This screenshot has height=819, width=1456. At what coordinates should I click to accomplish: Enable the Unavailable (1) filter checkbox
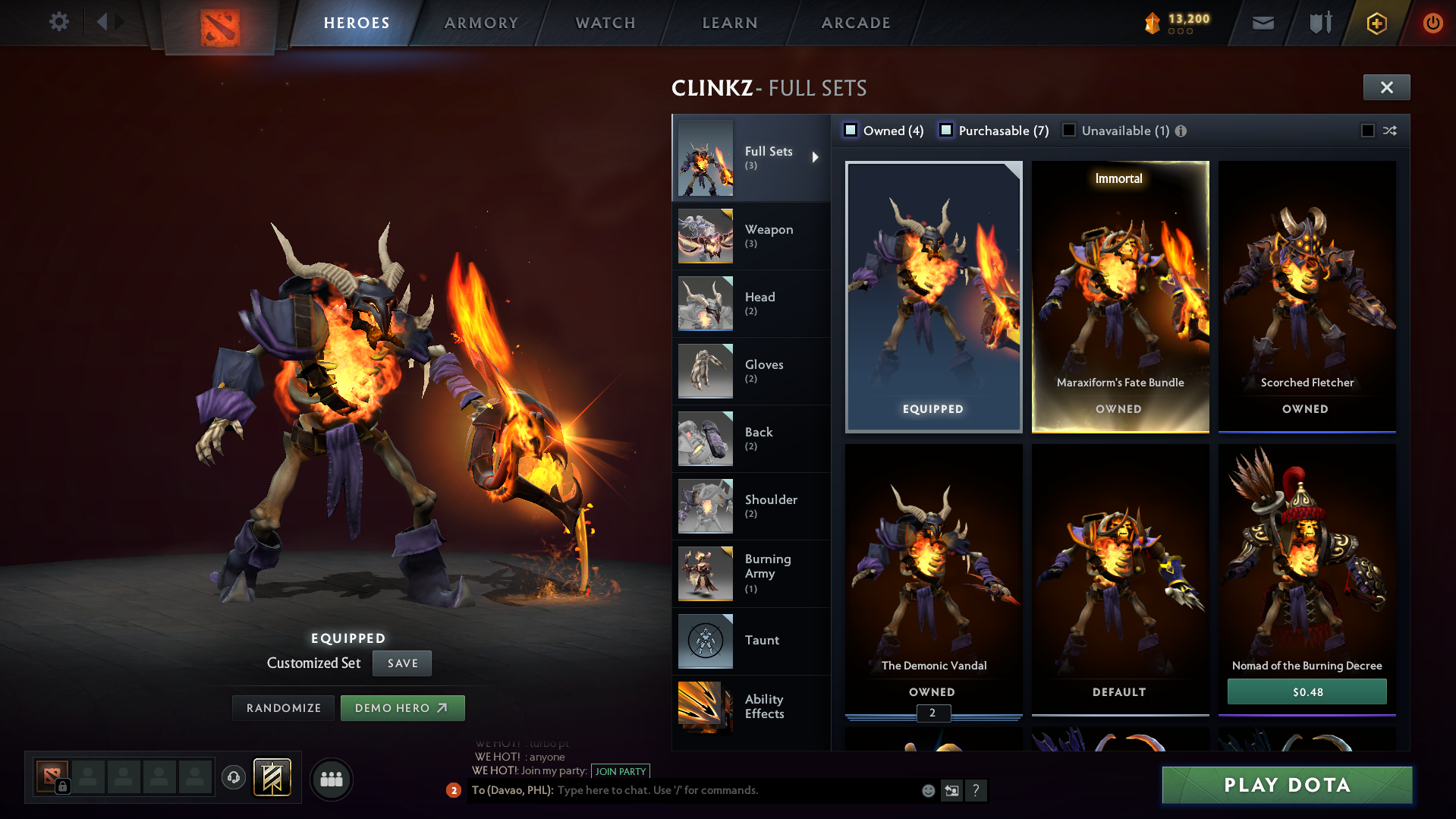(x=1069, y=131)
